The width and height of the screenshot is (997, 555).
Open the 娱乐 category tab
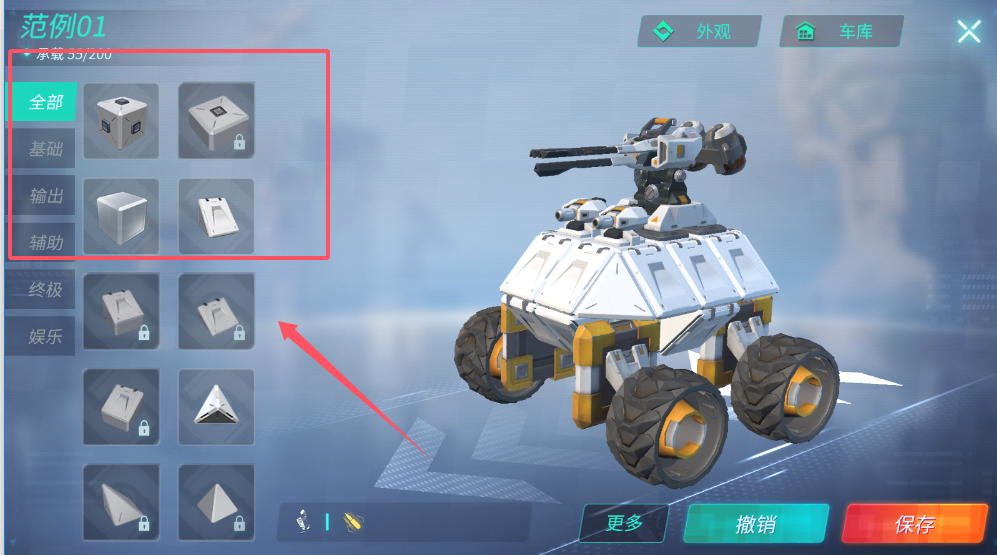[x=45, y=336]
